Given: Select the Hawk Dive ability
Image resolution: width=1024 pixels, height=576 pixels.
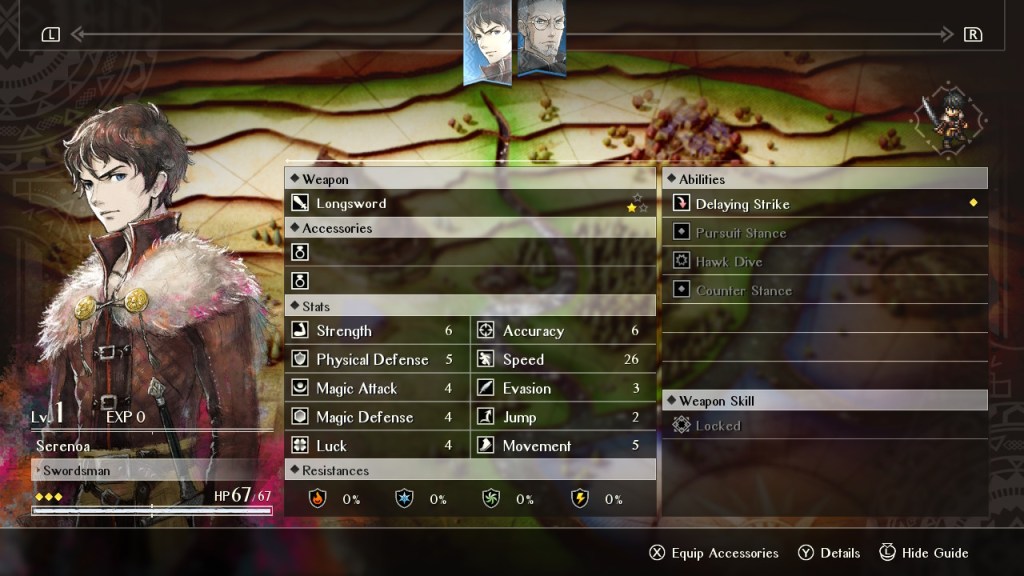Looking at the screenshot, I should 824,262.
